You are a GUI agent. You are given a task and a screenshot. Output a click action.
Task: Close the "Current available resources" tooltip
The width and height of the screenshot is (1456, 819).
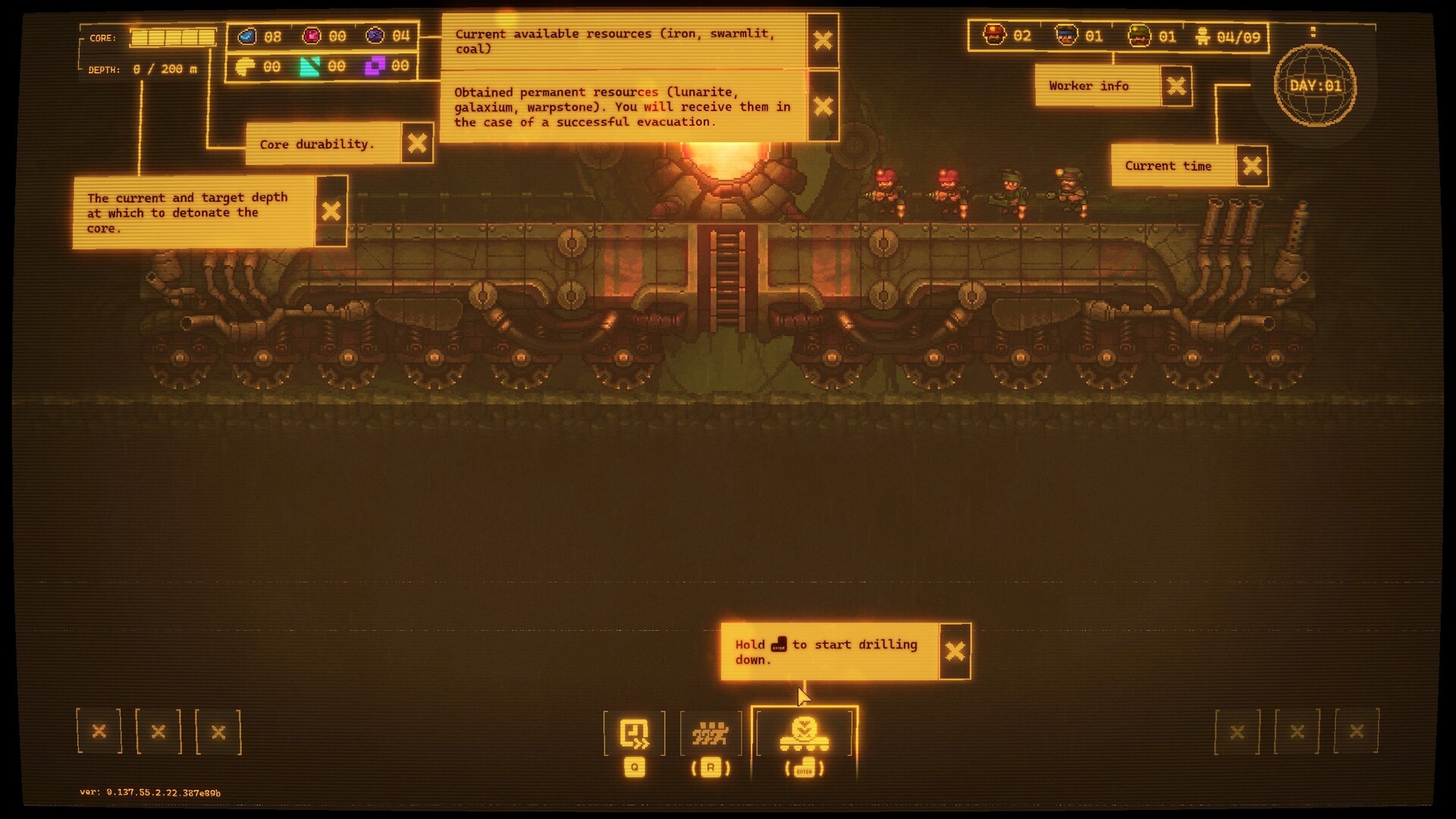tap(823, 40)
